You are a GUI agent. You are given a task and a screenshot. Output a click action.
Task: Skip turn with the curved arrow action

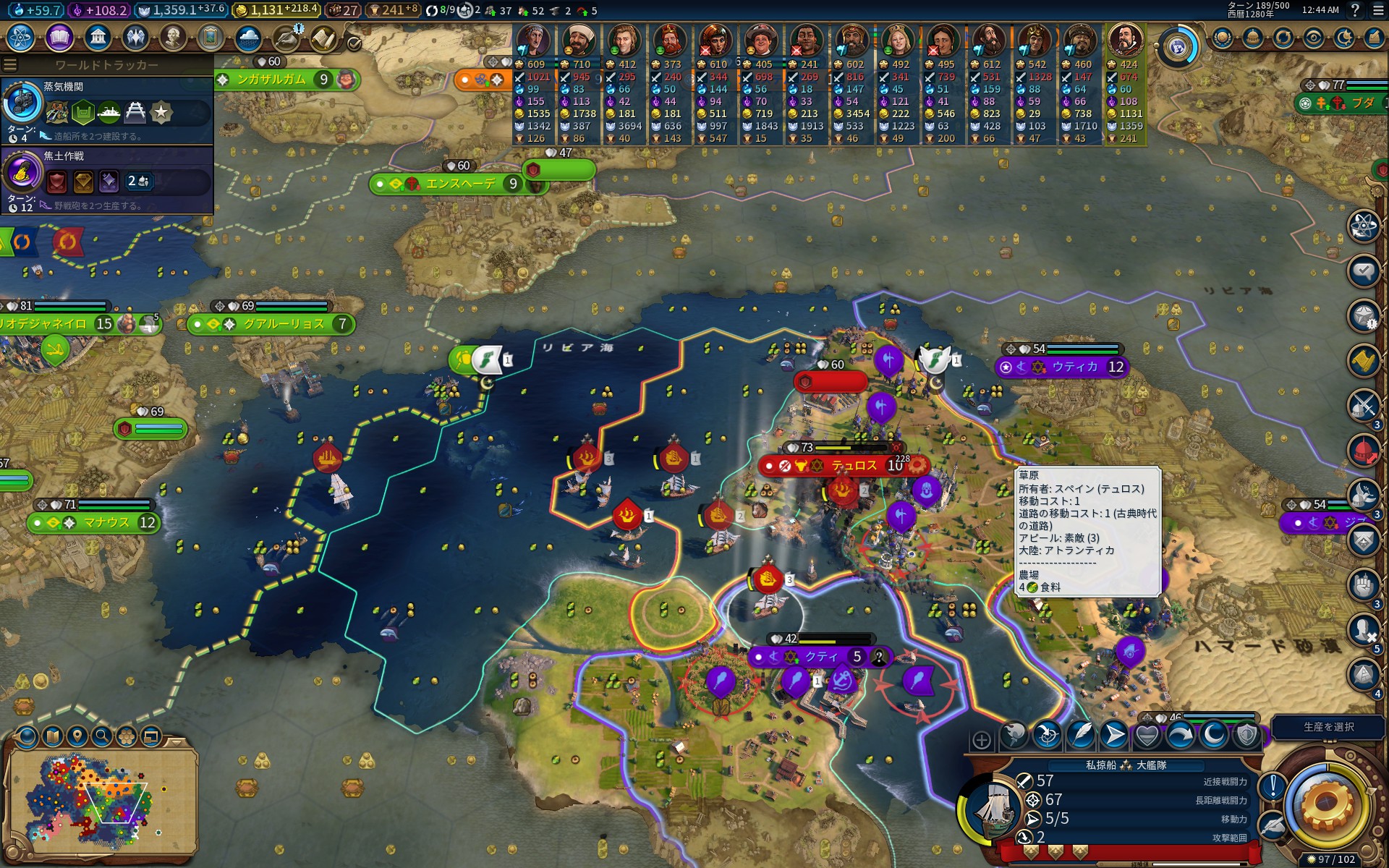(x=1180, y=736)
